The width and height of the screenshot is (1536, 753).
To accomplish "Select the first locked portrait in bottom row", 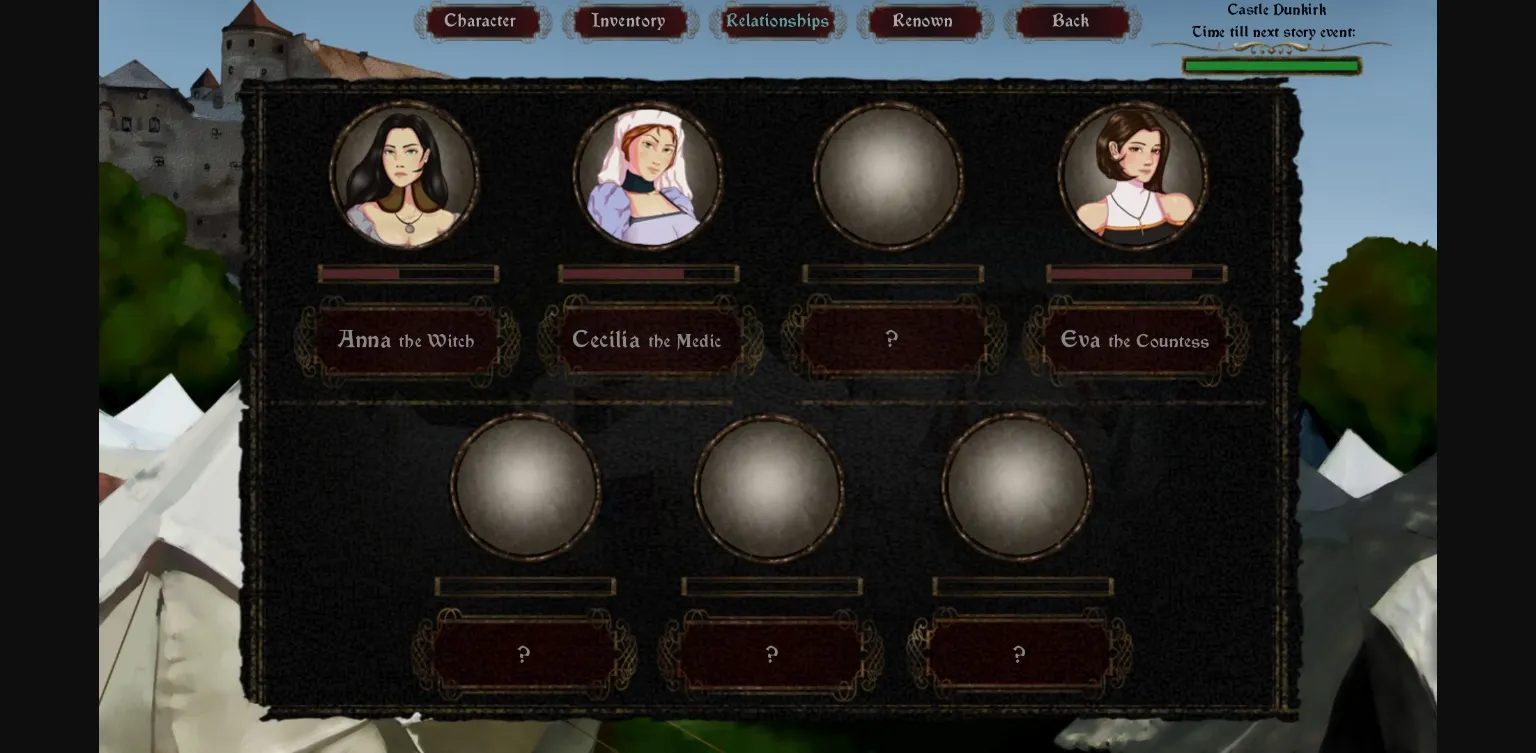I will click(524, 488).
